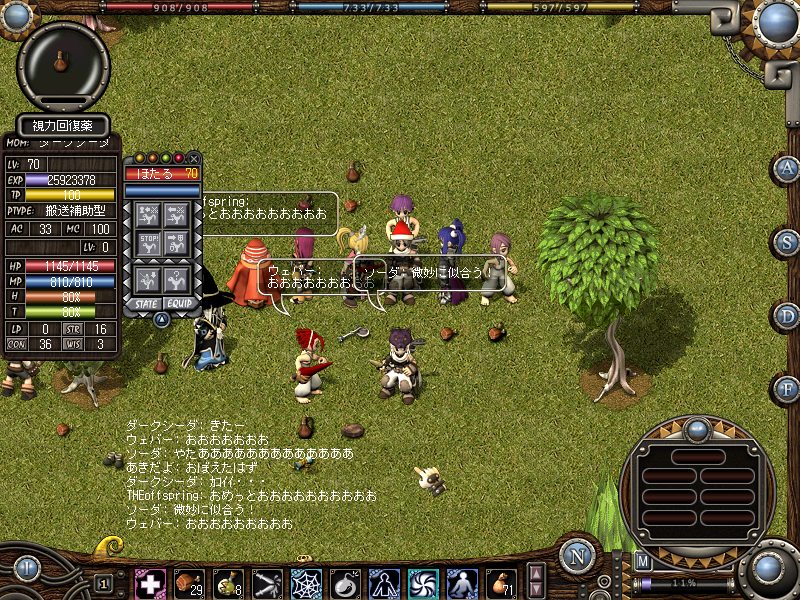Select the potion slot with count 8

point(229,583)
